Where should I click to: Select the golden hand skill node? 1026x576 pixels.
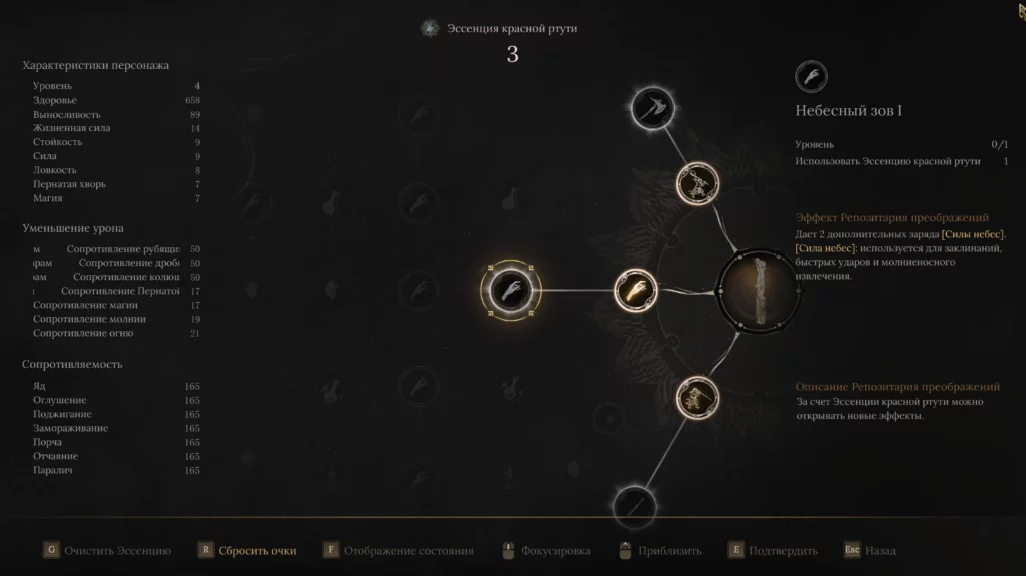tap(635, 291)
